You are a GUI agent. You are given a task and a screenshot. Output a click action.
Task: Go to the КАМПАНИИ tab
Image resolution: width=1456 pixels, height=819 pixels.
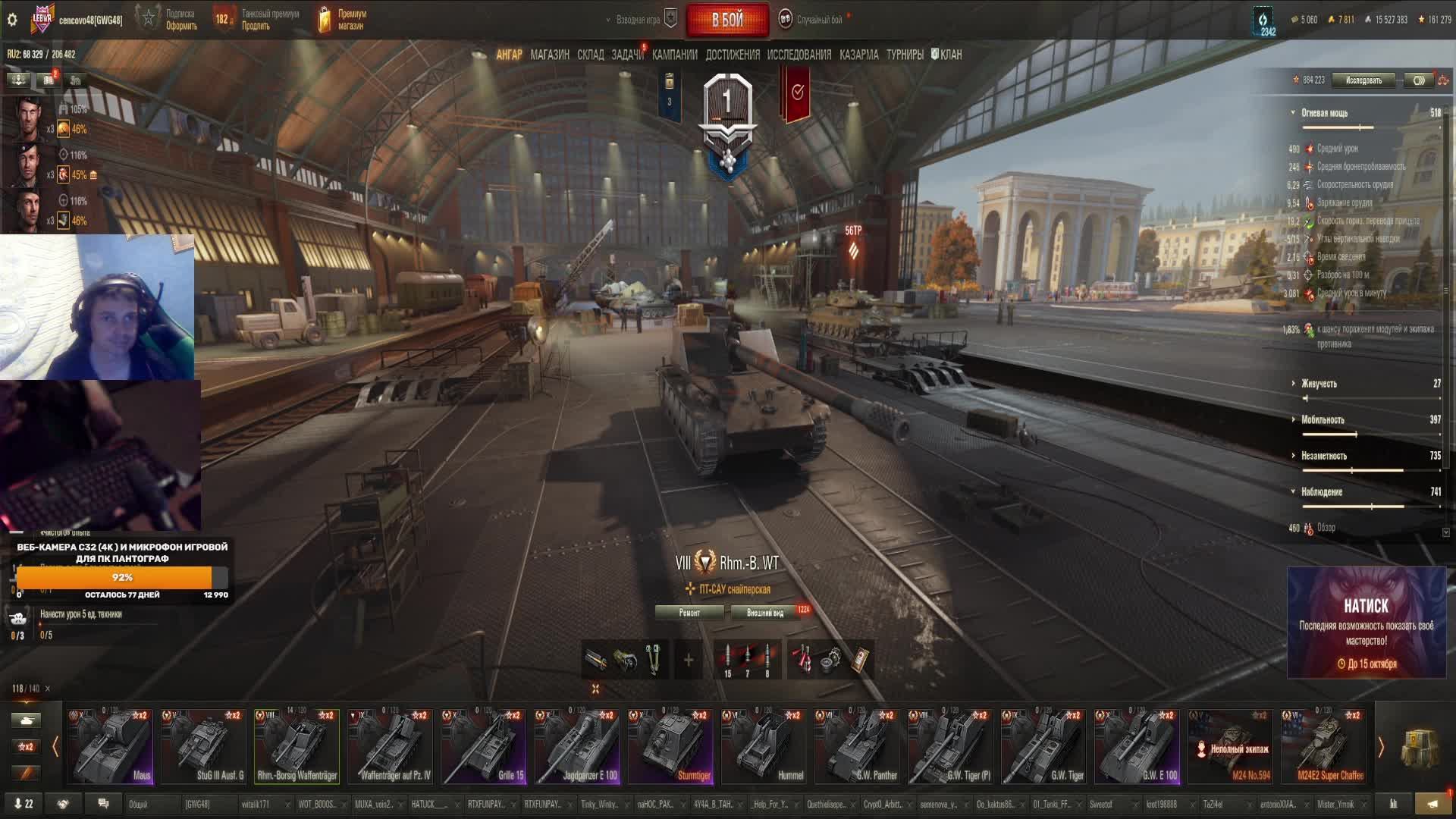674,55
